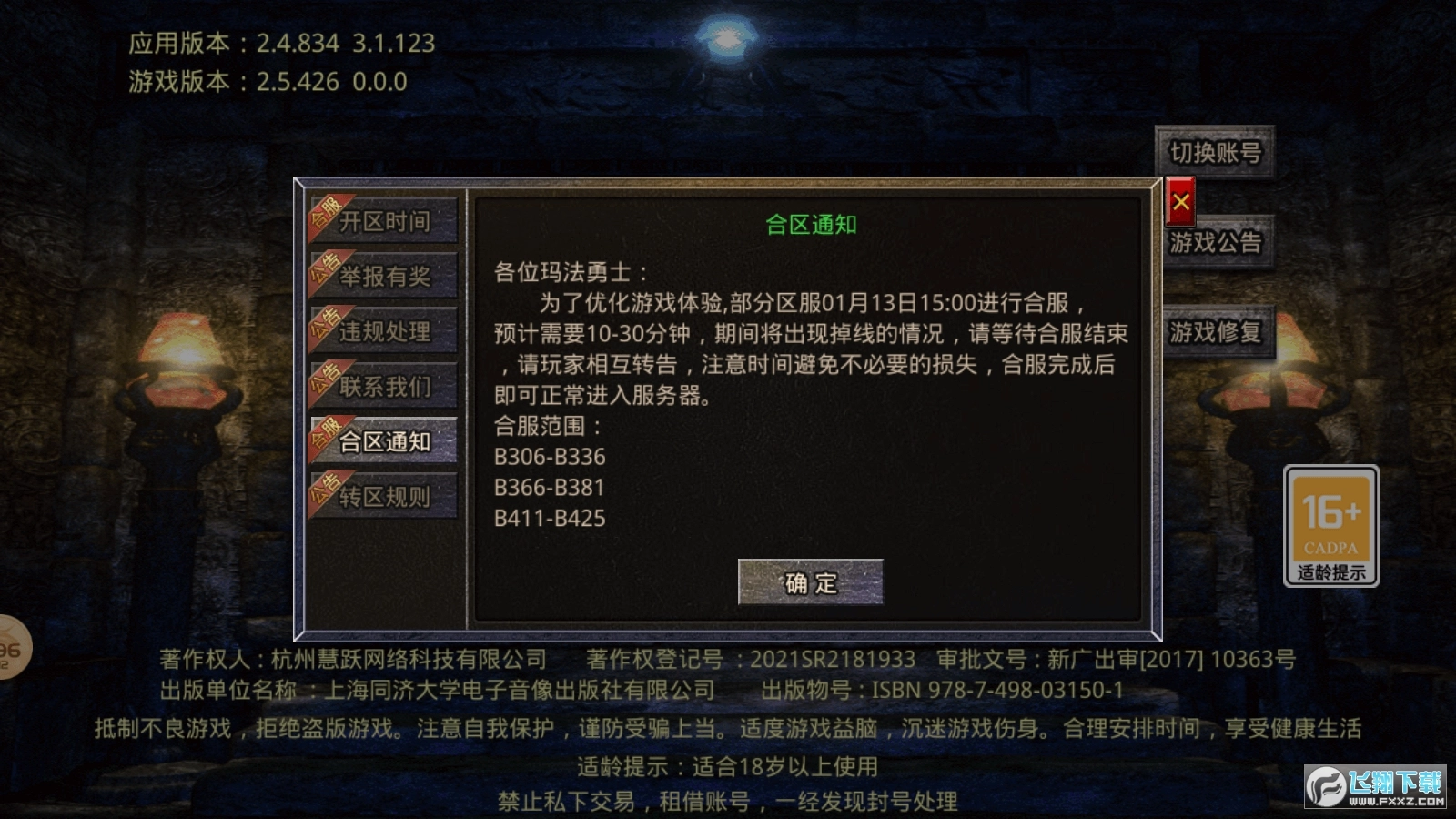Start 游戏修复 game repair
The width and height of the screenshot is (1456, 819).
pyautogui.click(x=1217, y=333)
